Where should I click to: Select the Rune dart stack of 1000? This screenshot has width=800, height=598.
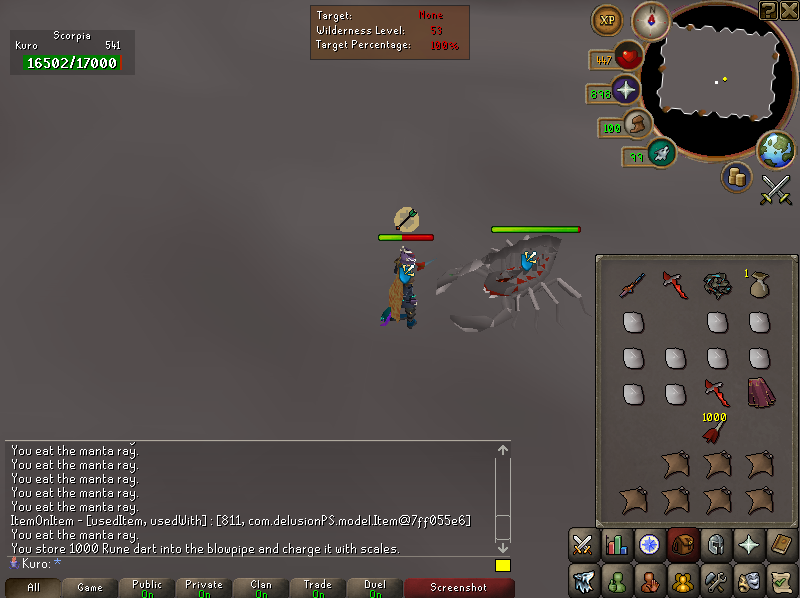point(713,432)
